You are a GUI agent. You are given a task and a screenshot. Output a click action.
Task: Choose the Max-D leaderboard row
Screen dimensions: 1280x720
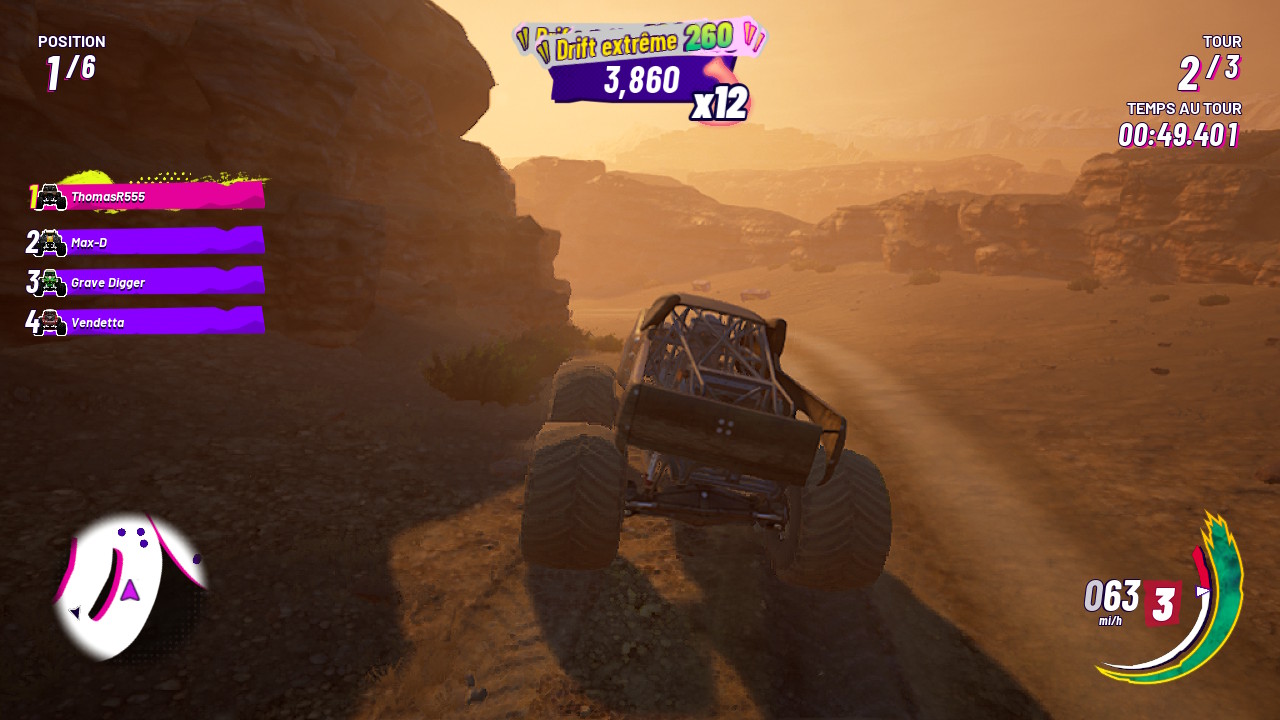150,242
